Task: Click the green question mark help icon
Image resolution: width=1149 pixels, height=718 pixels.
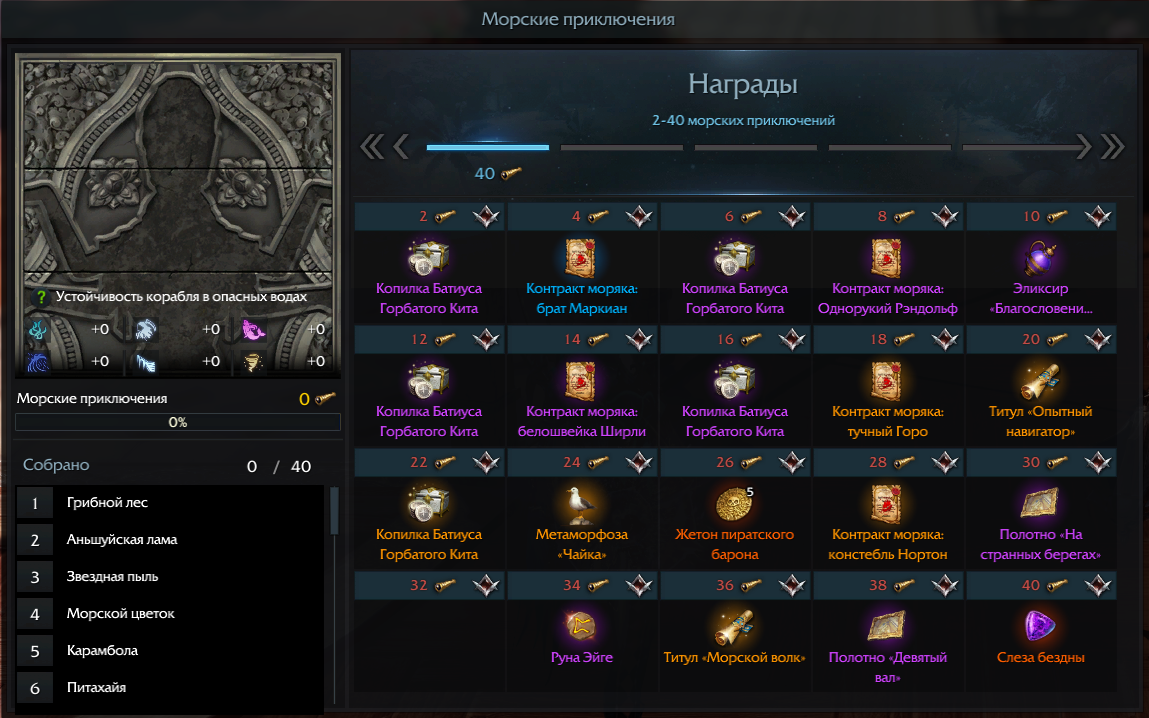Action: pyautogui.click(x=41, y=297)
